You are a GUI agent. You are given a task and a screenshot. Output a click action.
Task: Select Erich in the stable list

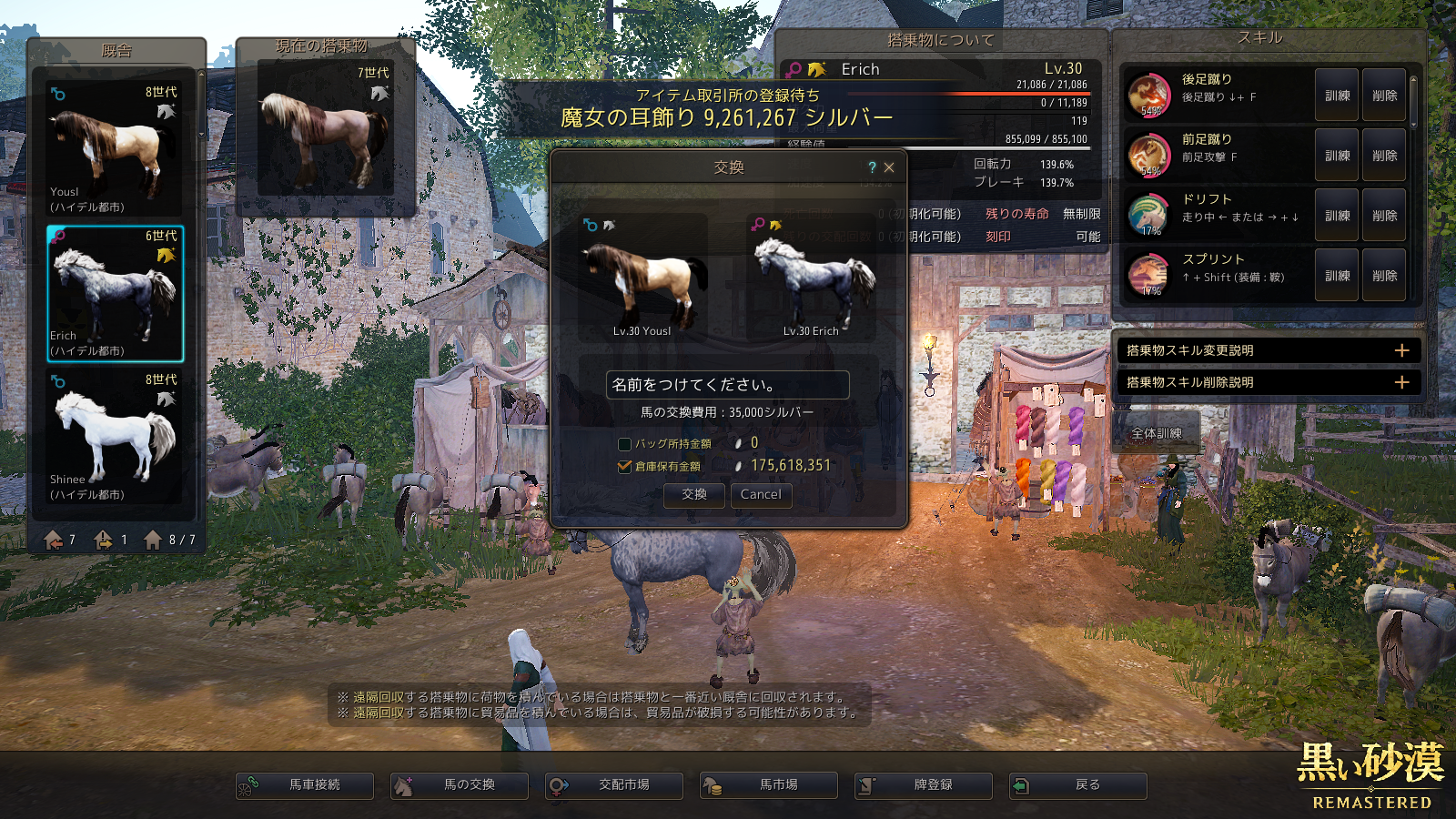[115, 294]
